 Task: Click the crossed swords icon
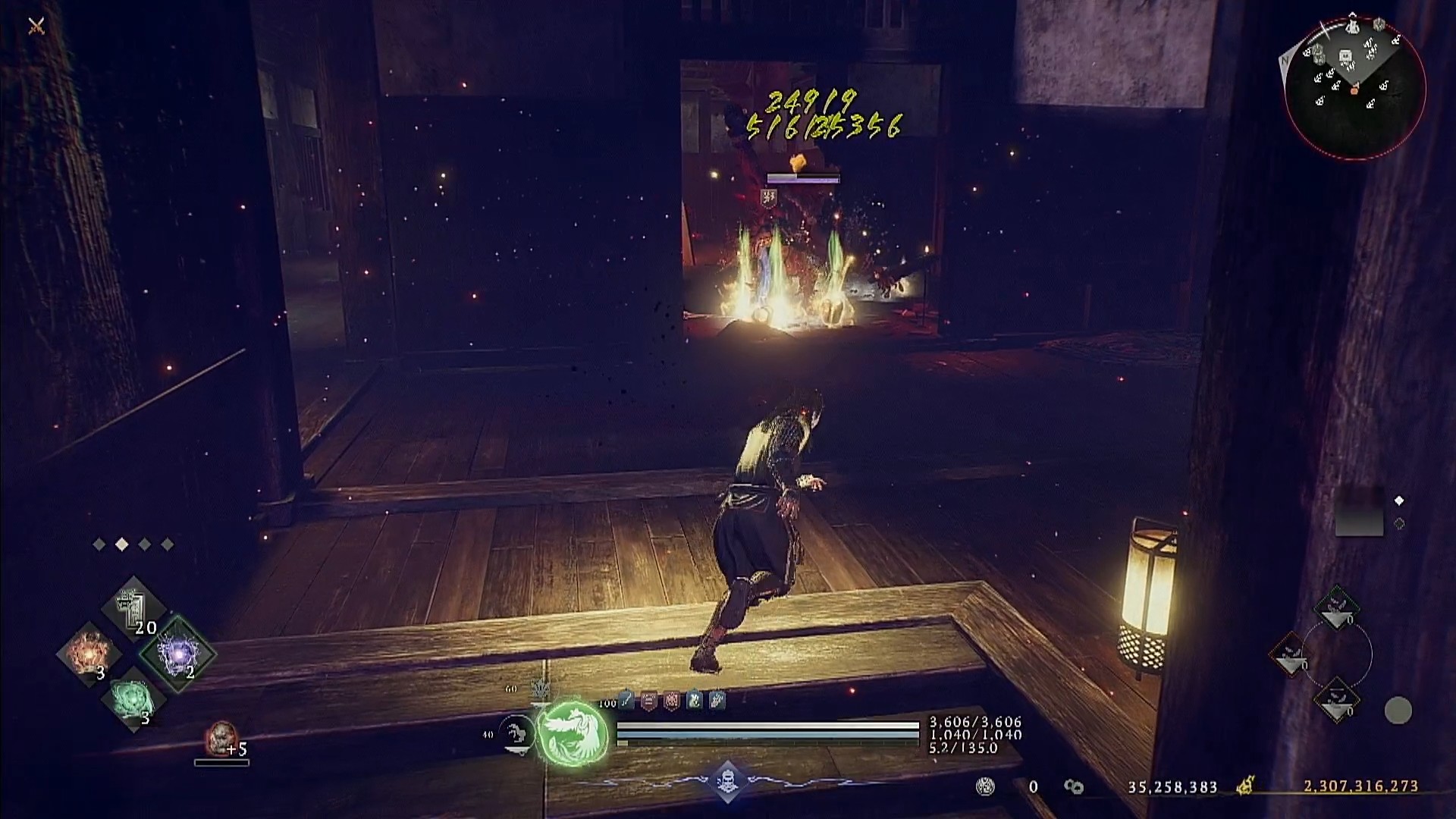click(36, 27)
